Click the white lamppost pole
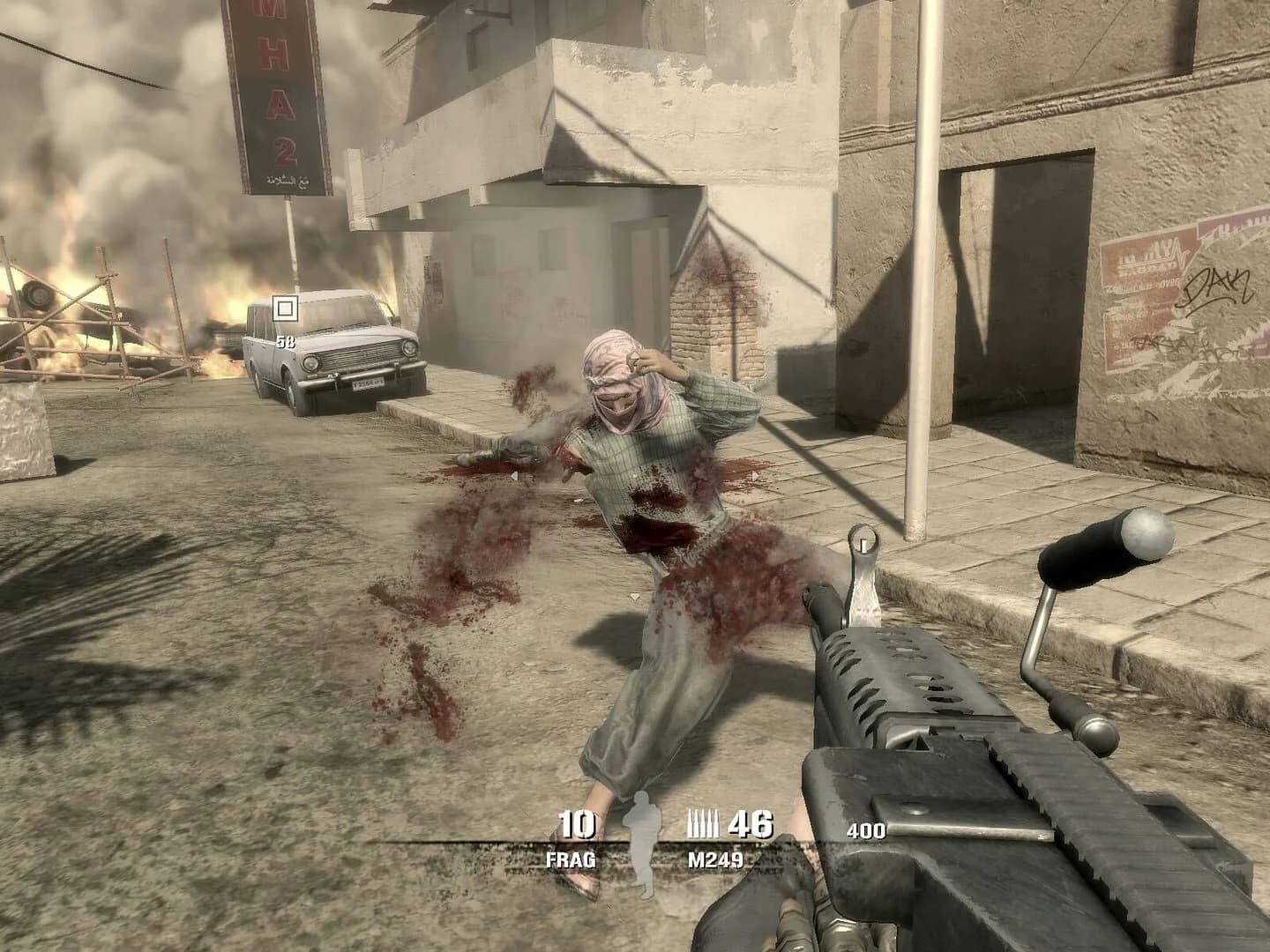1270x952 pixels. [921, 264]
